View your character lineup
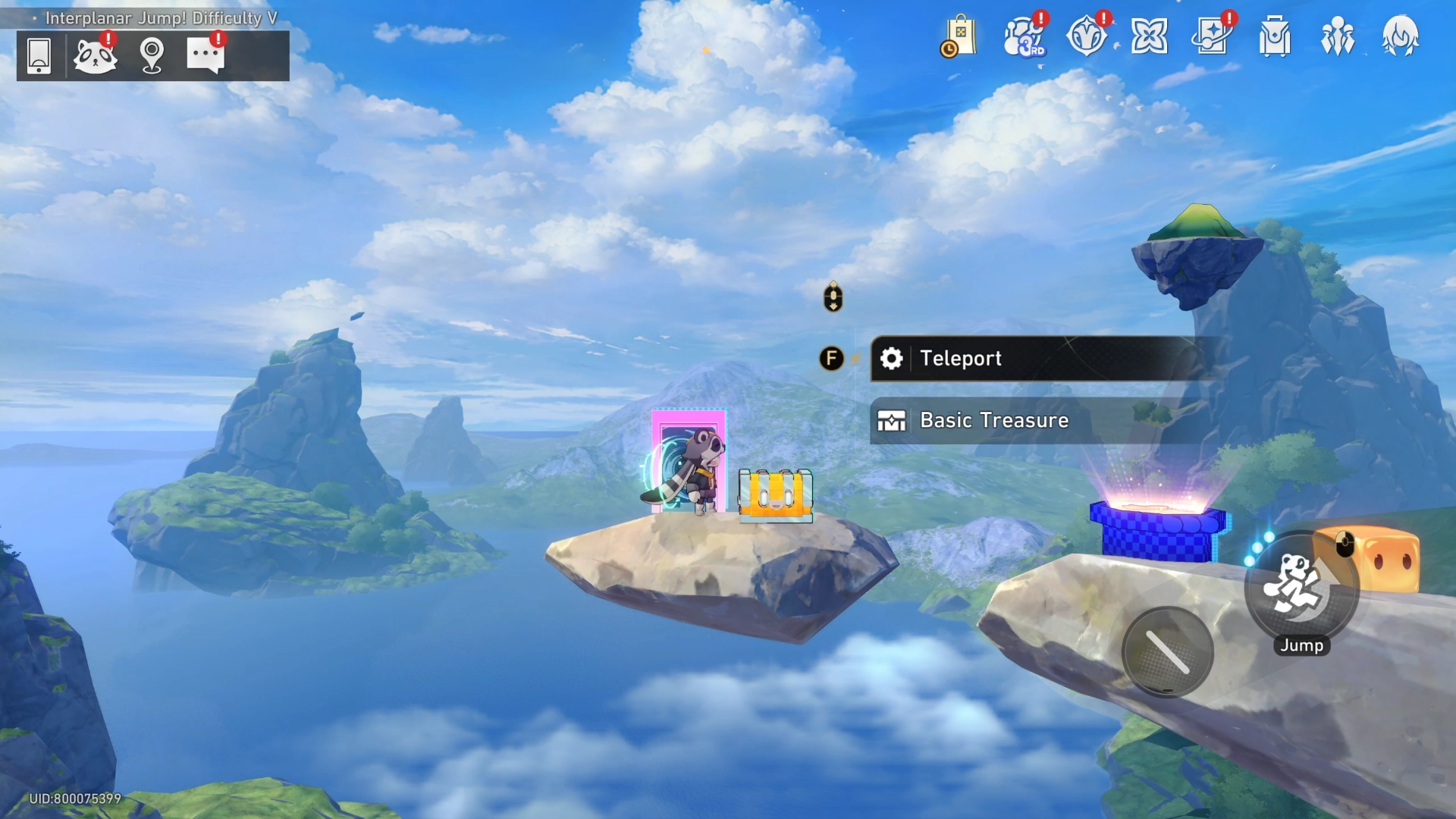Image resolution: width=1456 pixels, height=819 pixels. click(1337, 36)
